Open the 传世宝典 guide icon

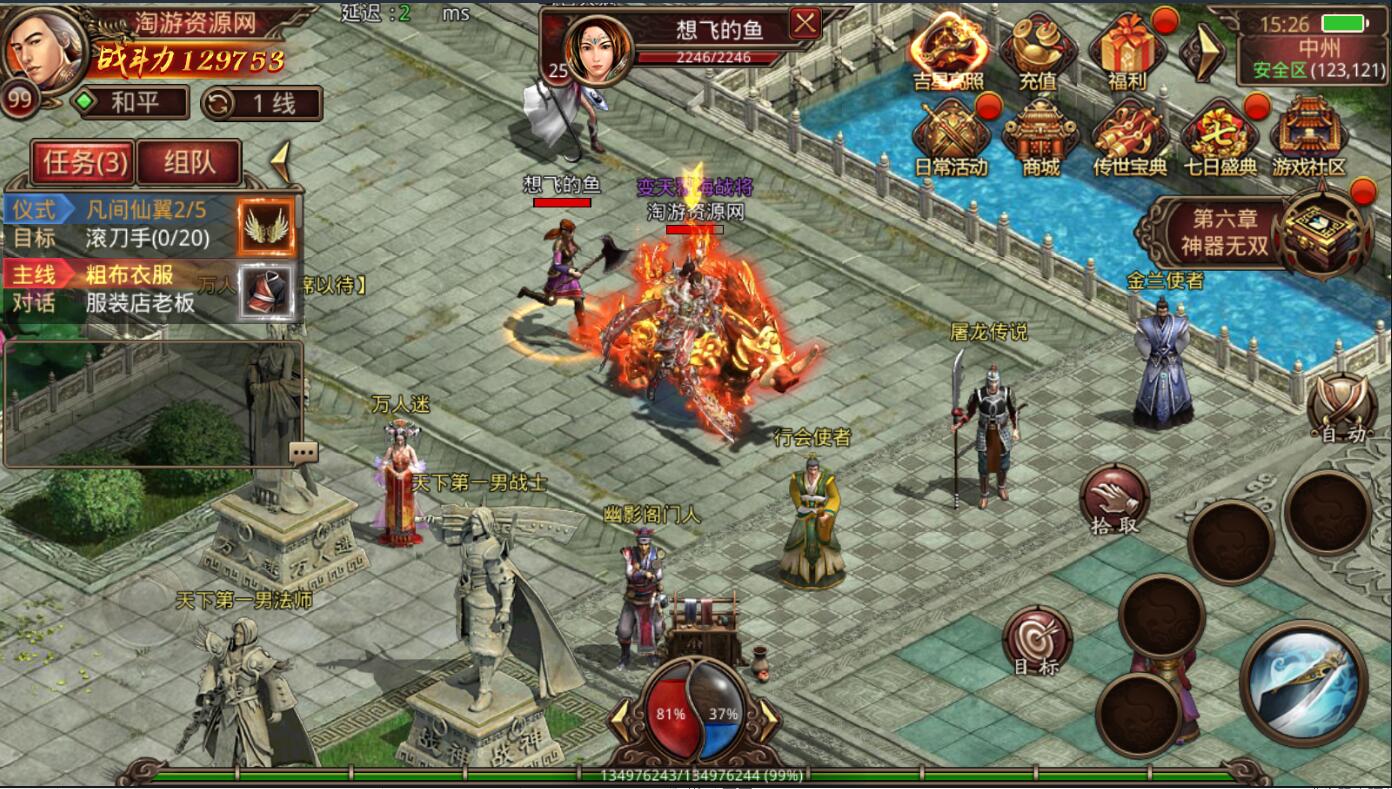click(1130, 137)
